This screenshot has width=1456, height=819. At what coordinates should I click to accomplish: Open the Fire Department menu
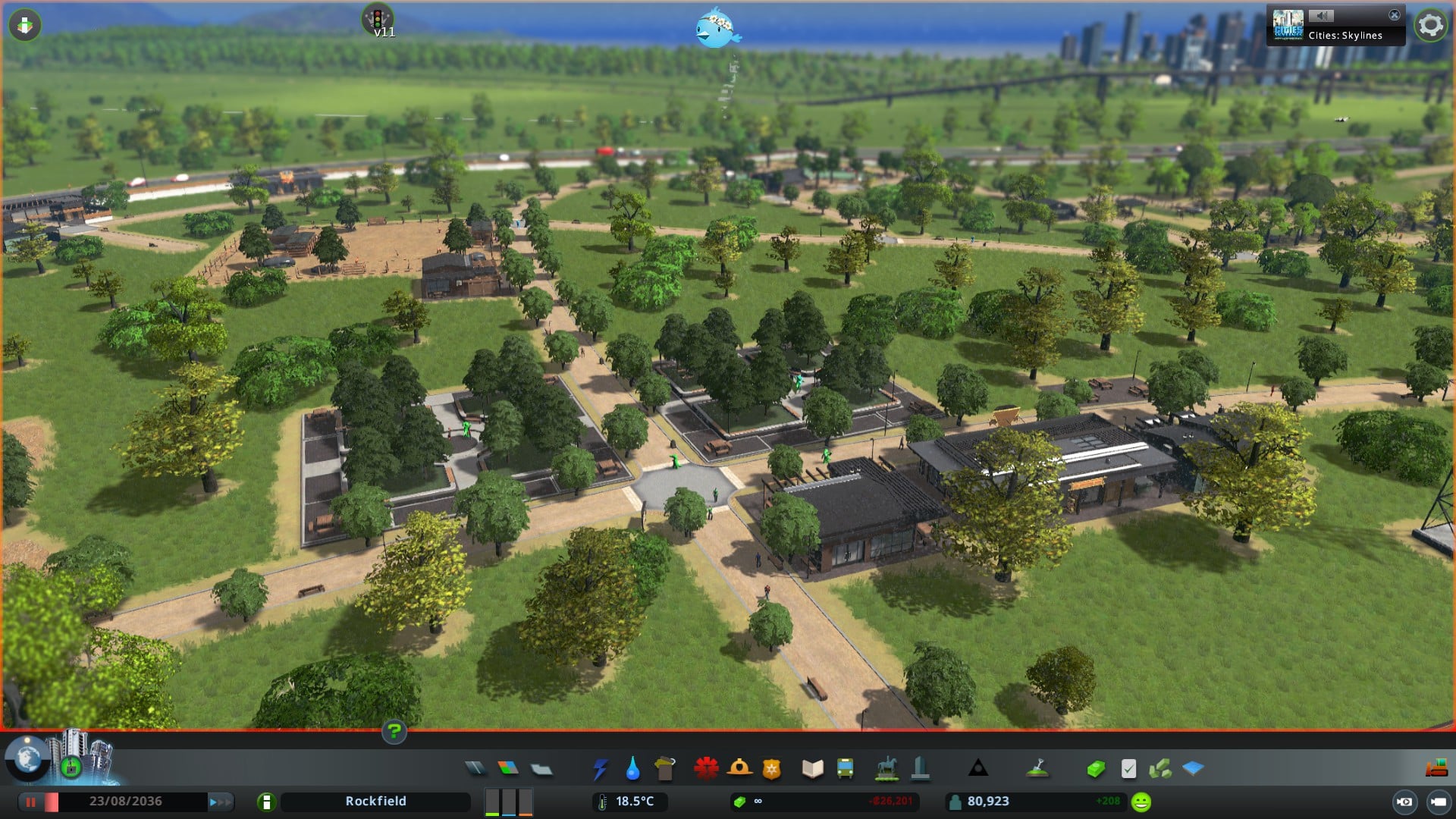739,769
